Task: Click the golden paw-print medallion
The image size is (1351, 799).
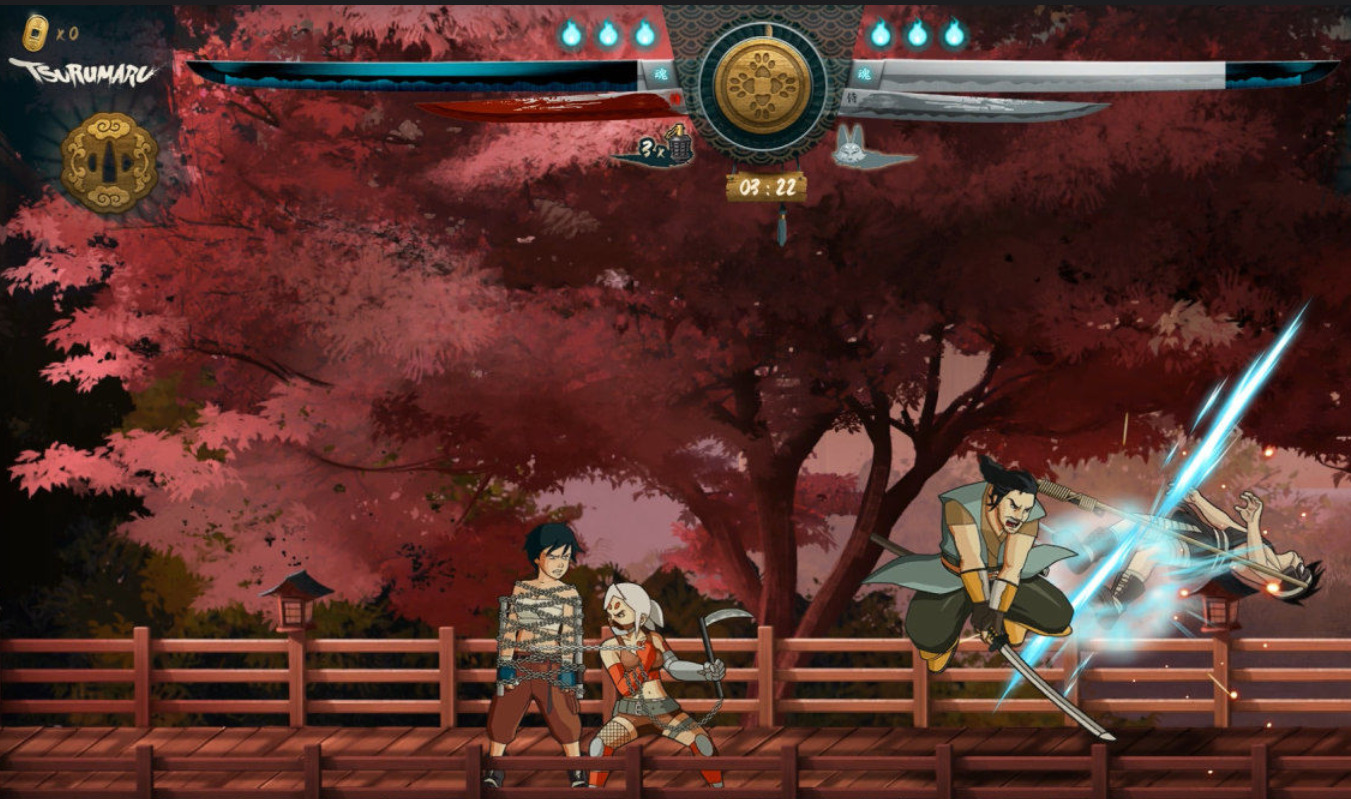Action: click(x=763, y=84)
